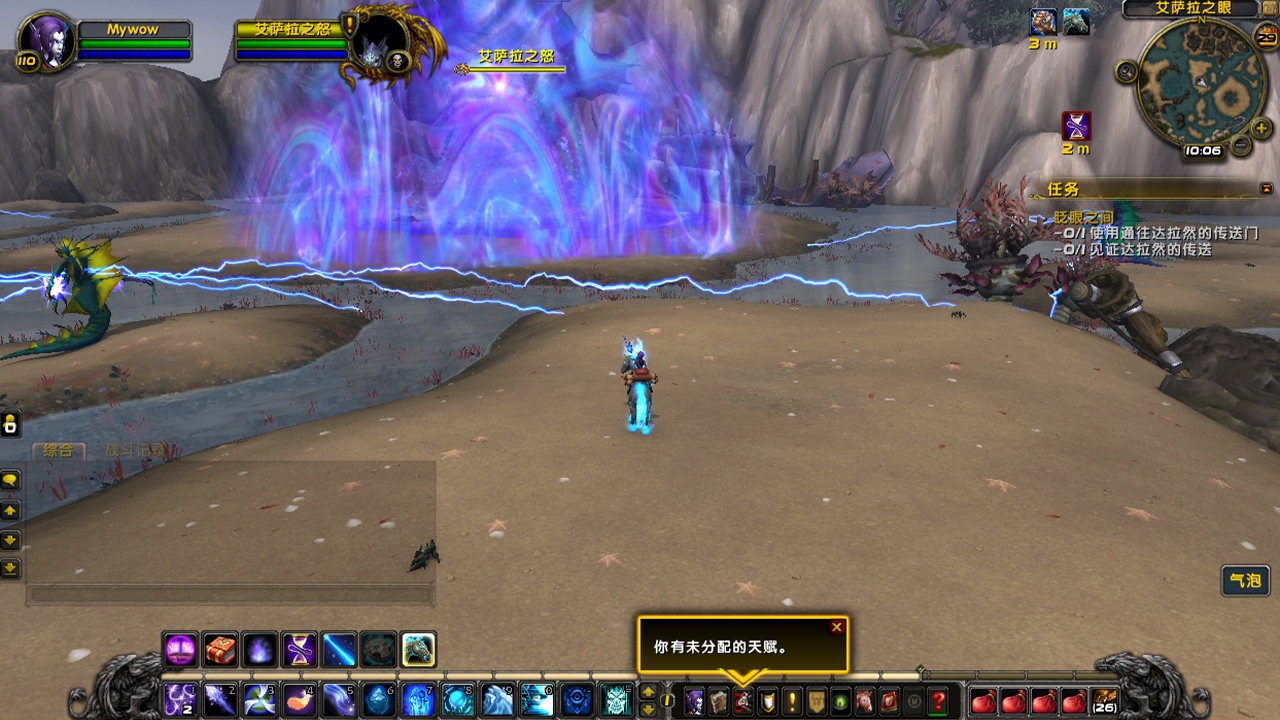Close the unspent talents notification
The width and height of the screenshot is (1280, 720).
click(837, 627)
